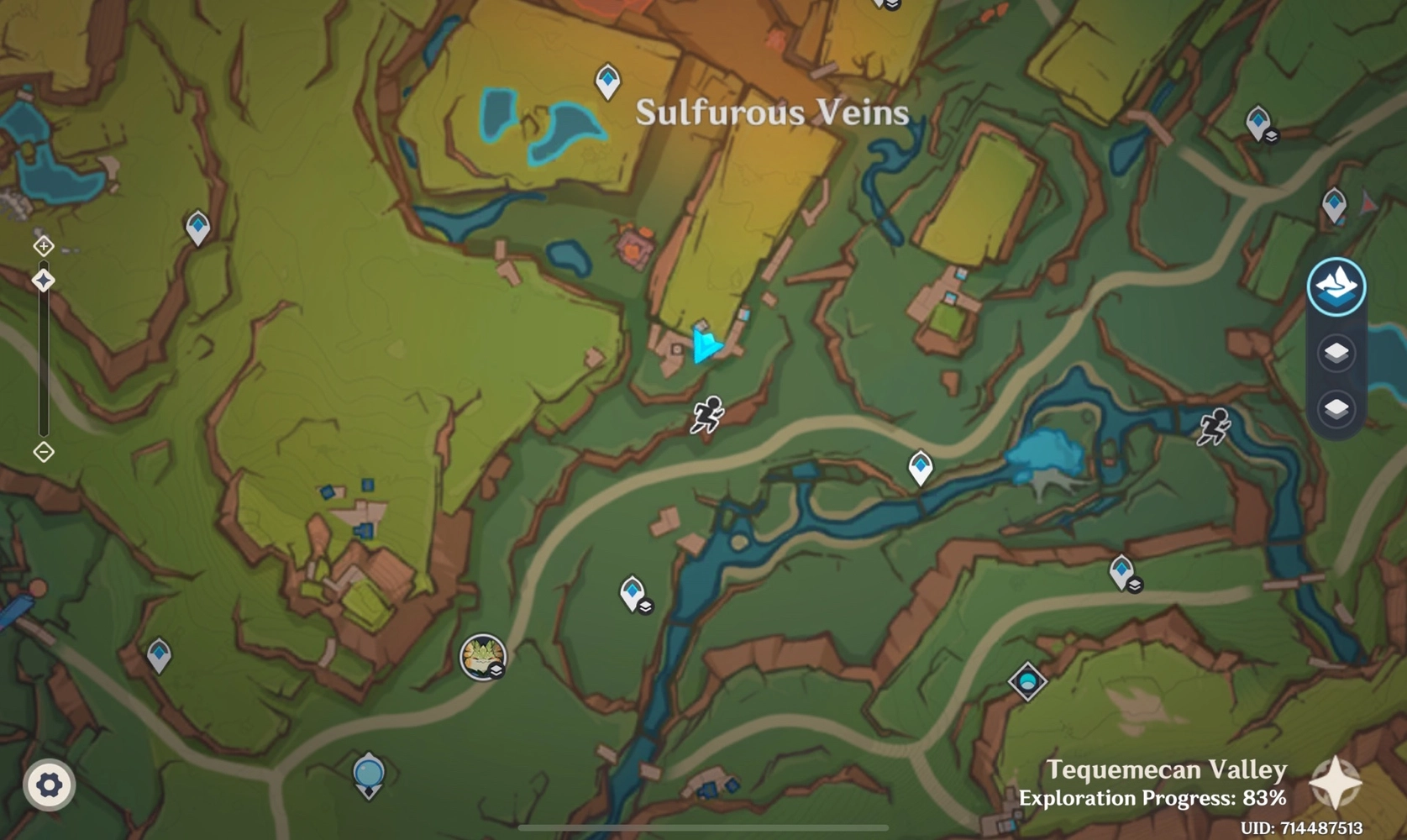Open the area layer selector on the right

click(1337, 286)
